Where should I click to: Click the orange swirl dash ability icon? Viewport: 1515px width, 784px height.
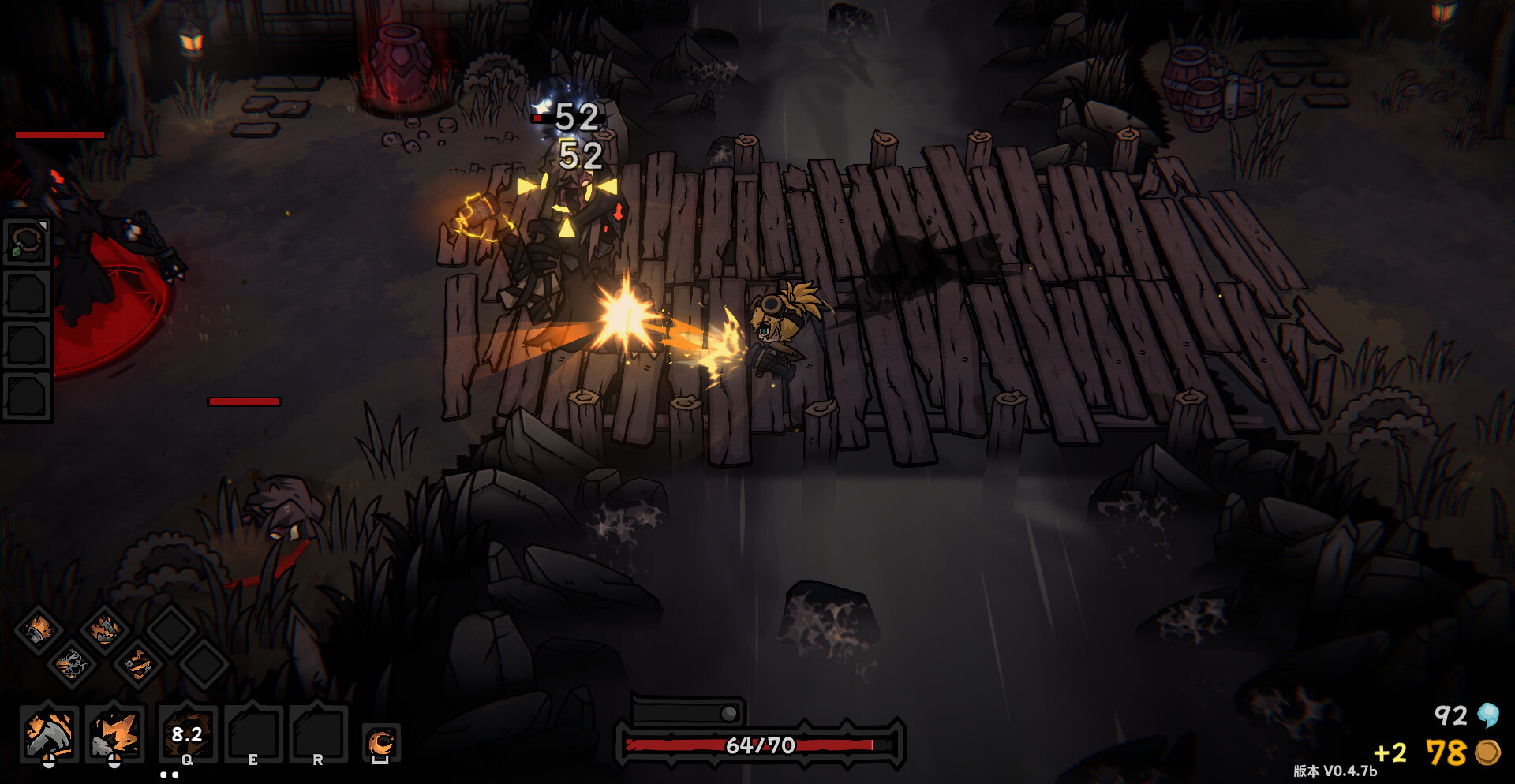click(x=381, y=743)
